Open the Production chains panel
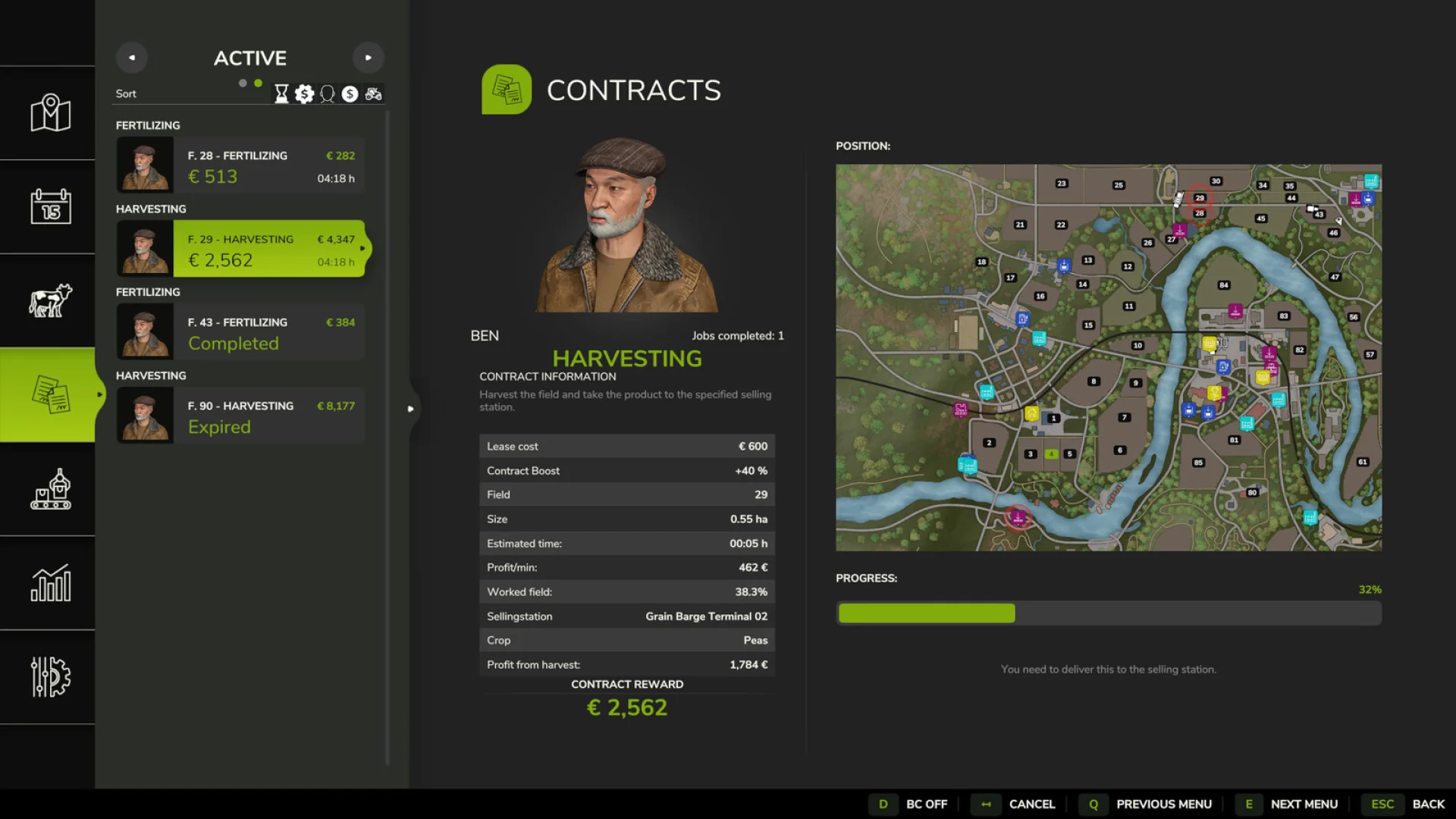The width and height of the screenshot is (1456, 819). 48,491
